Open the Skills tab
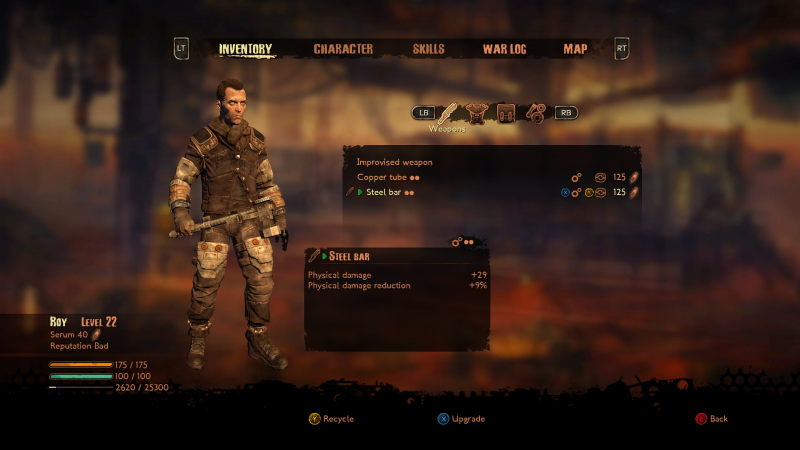The width and height of the screenshot is (800, 450). [428, 49]
